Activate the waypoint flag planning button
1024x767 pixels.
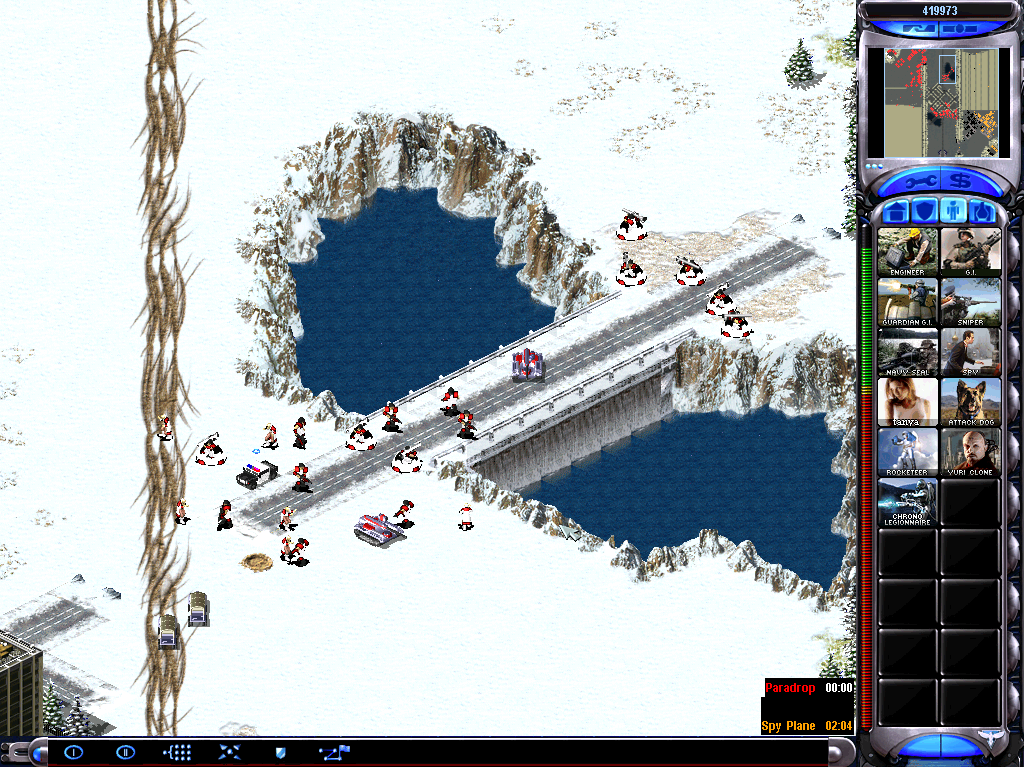coord(334,752)
